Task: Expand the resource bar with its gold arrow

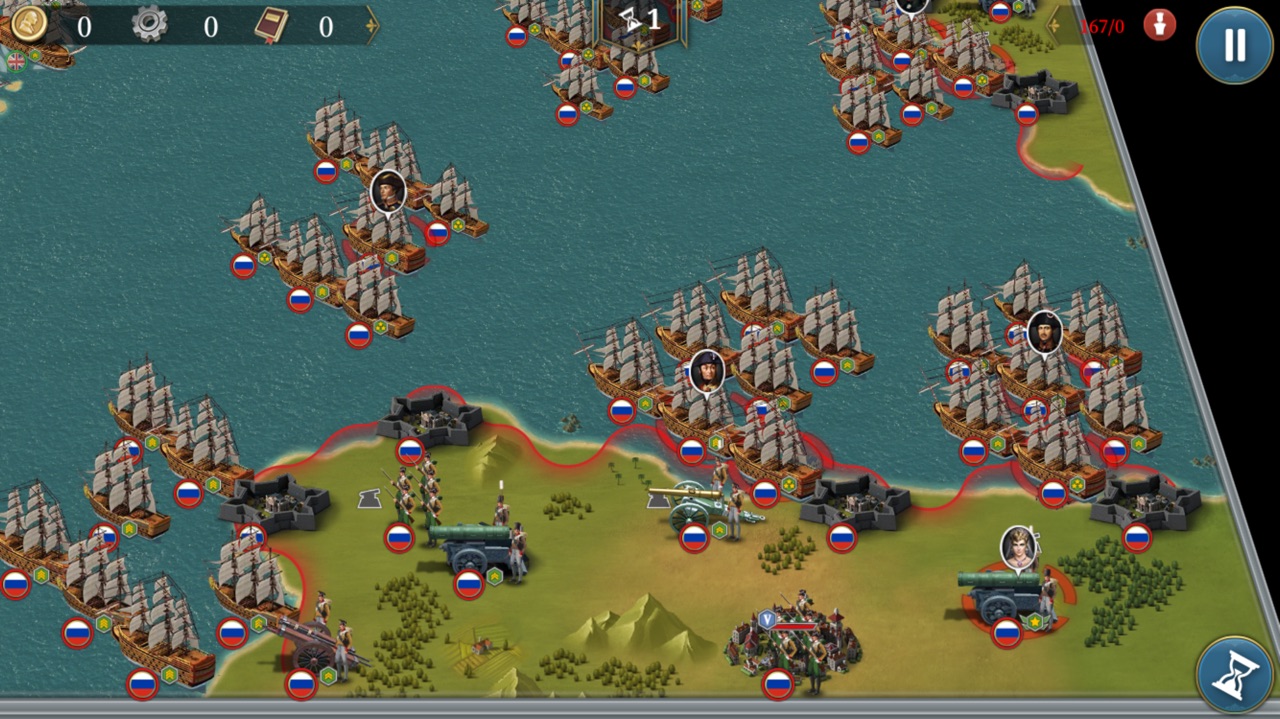Action: (372, 25)
